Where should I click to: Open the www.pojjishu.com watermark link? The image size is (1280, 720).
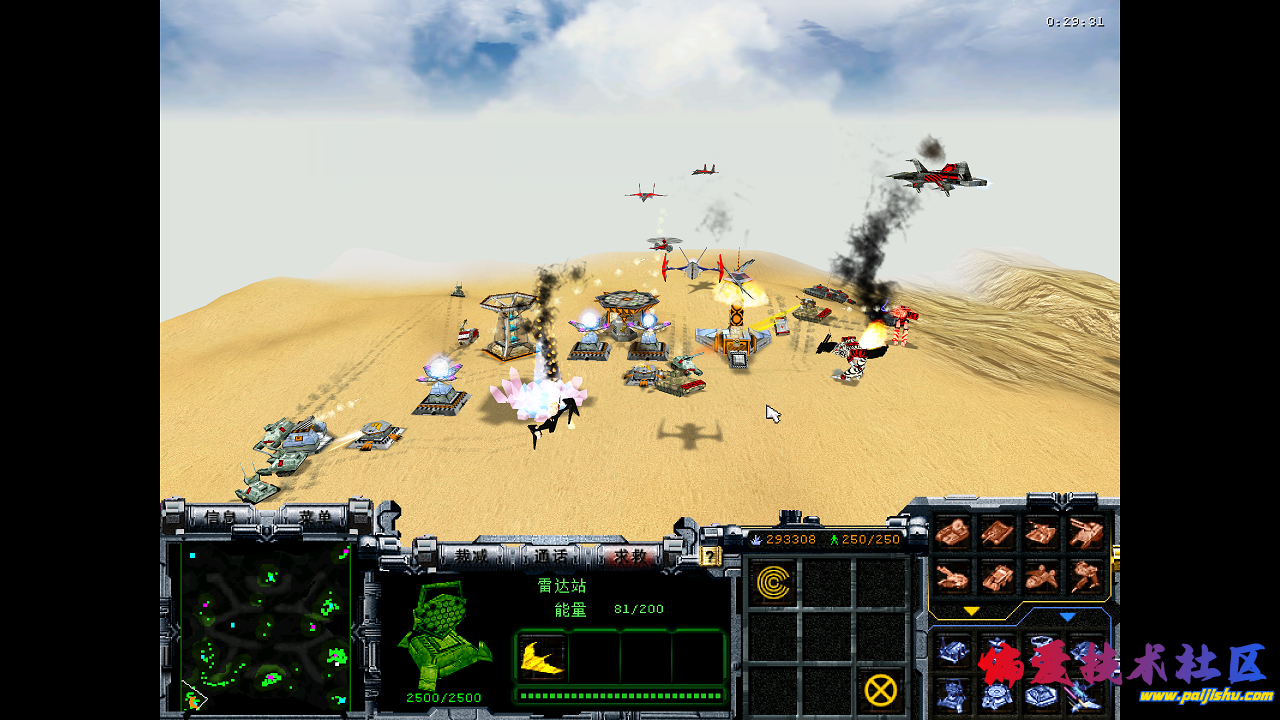coord(1207,696)
